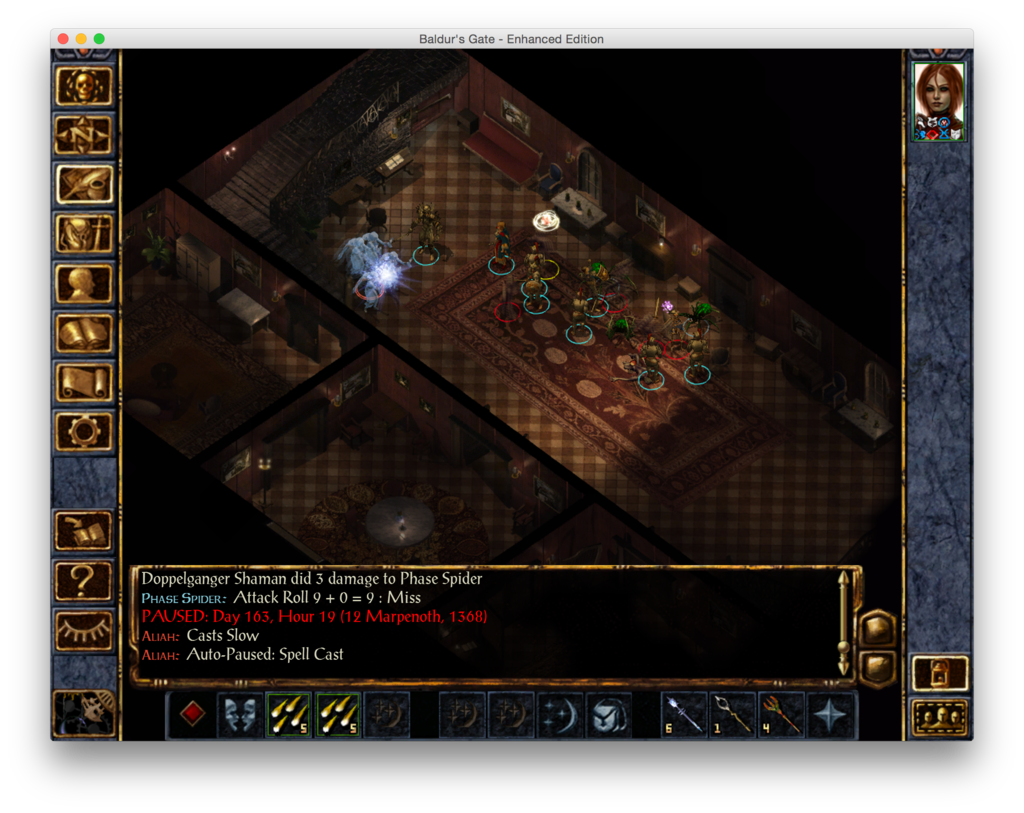
Task: Select the red-haired character portrait
Action: coord(939,101)
